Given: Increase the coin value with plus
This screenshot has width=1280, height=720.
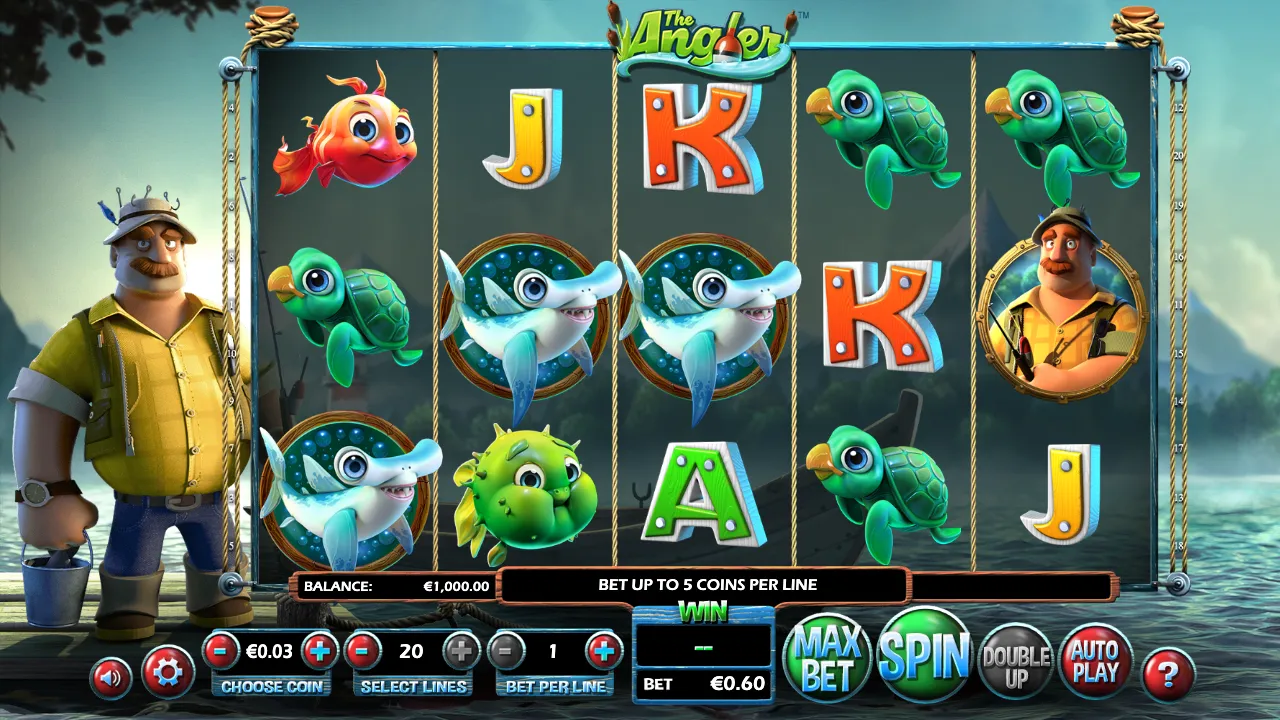Looking at the screenshot, I should pyautogui.click(x=319, y=651).
